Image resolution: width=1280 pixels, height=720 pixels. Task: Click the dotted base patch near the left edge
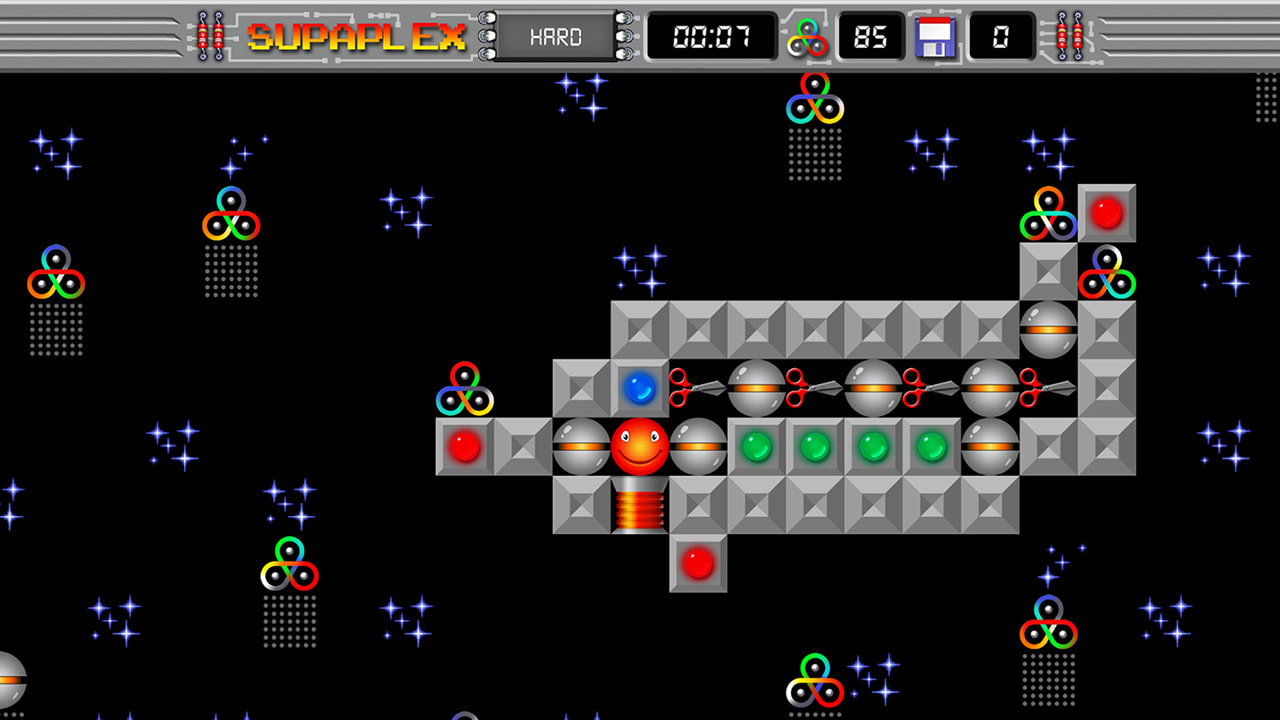point(55,330)
